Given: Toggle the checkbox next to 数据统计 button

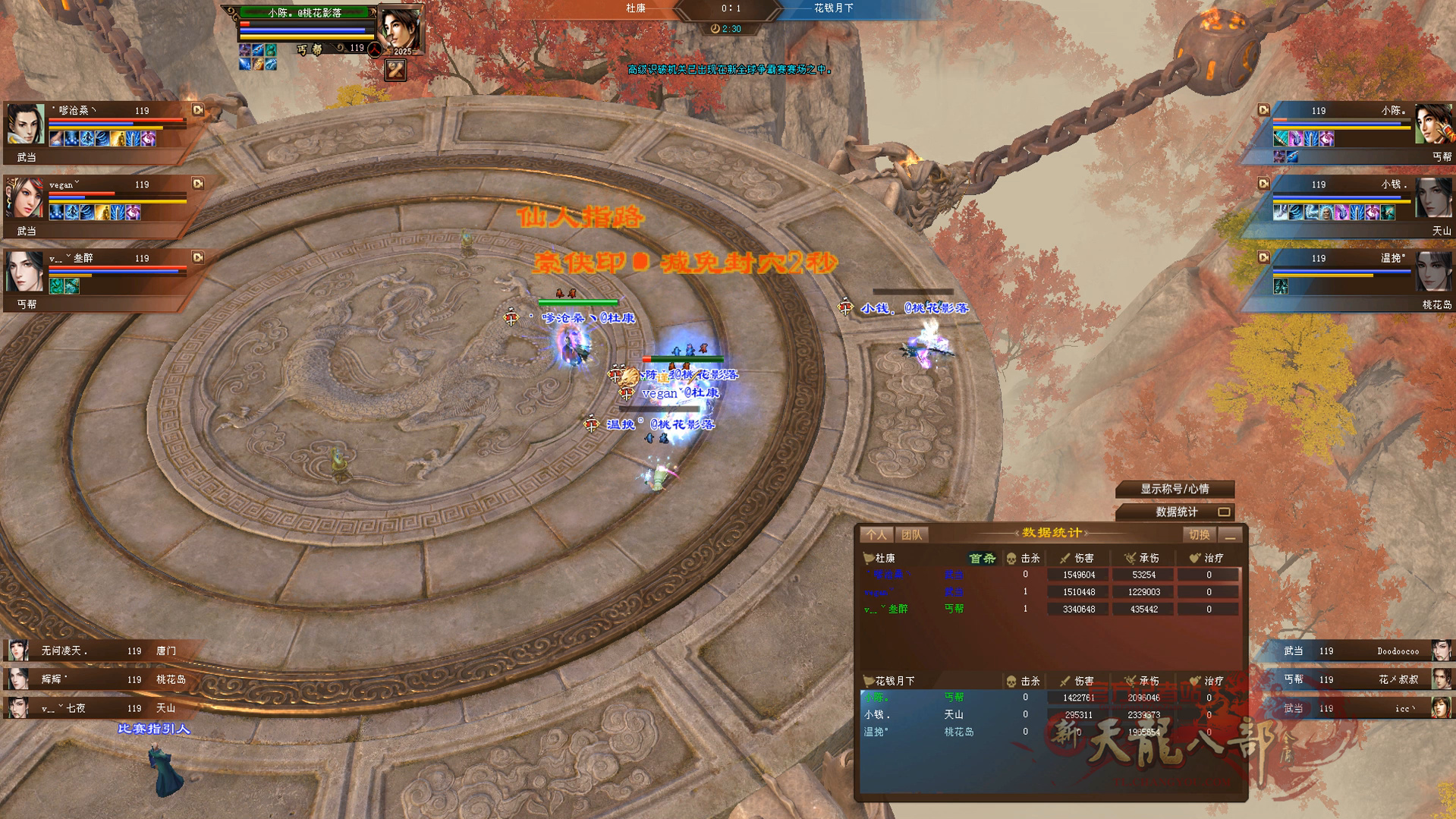Looking at the screenshot, I should tap(1226, 512).
